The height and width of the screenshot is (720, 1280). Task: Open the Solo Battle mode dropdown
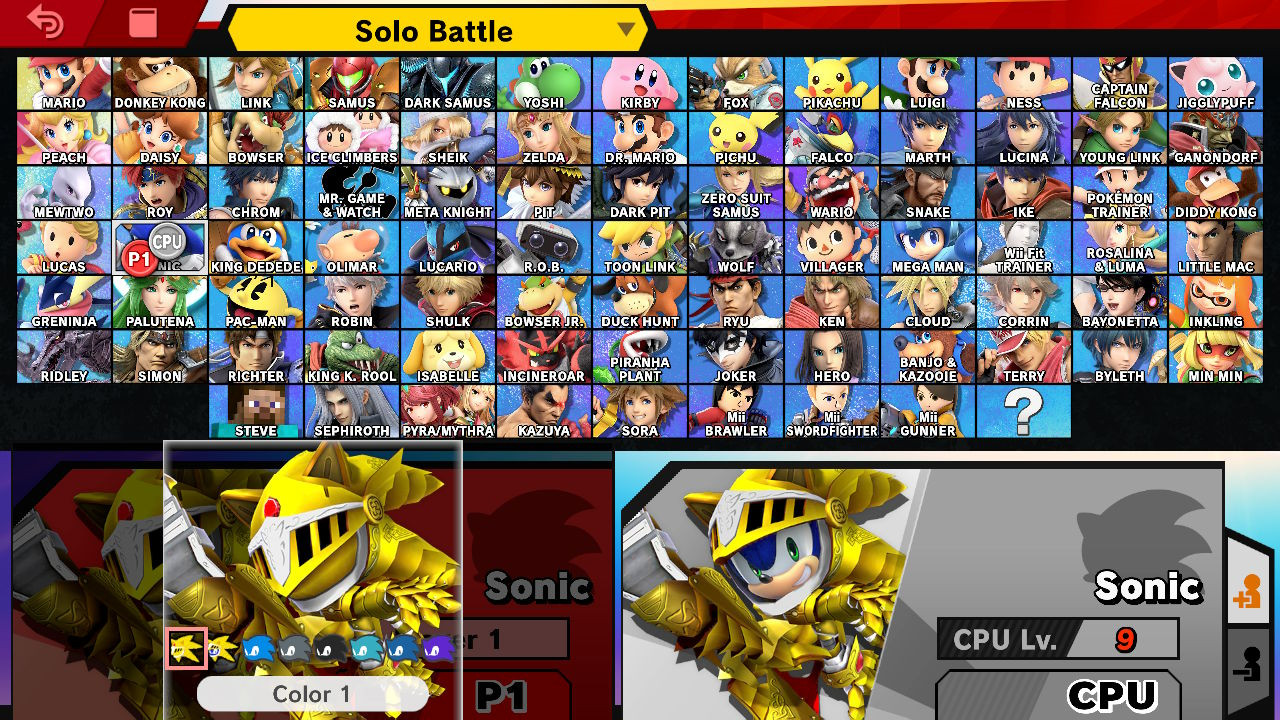click(625, 31)
